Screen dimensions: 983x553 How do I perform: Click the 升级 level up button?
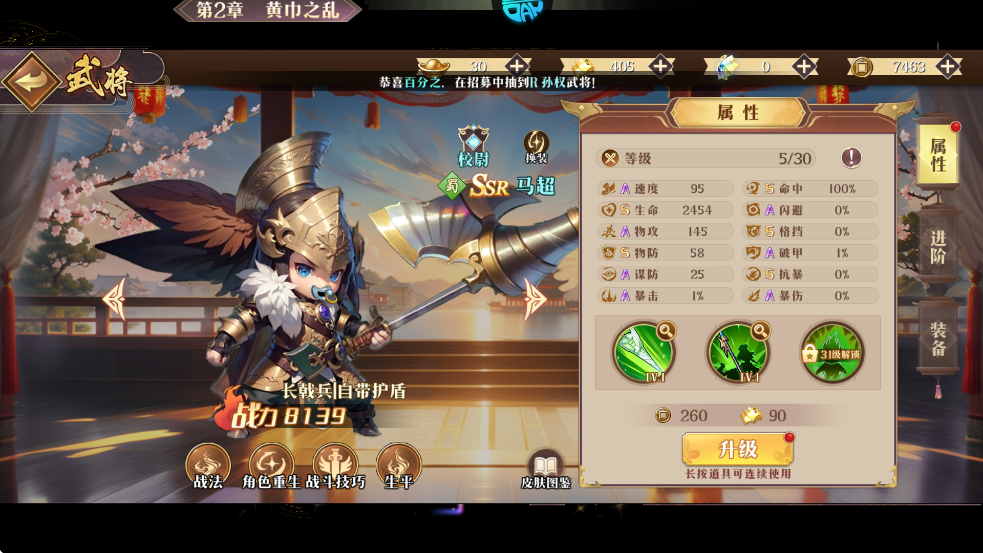click(737, 450)
